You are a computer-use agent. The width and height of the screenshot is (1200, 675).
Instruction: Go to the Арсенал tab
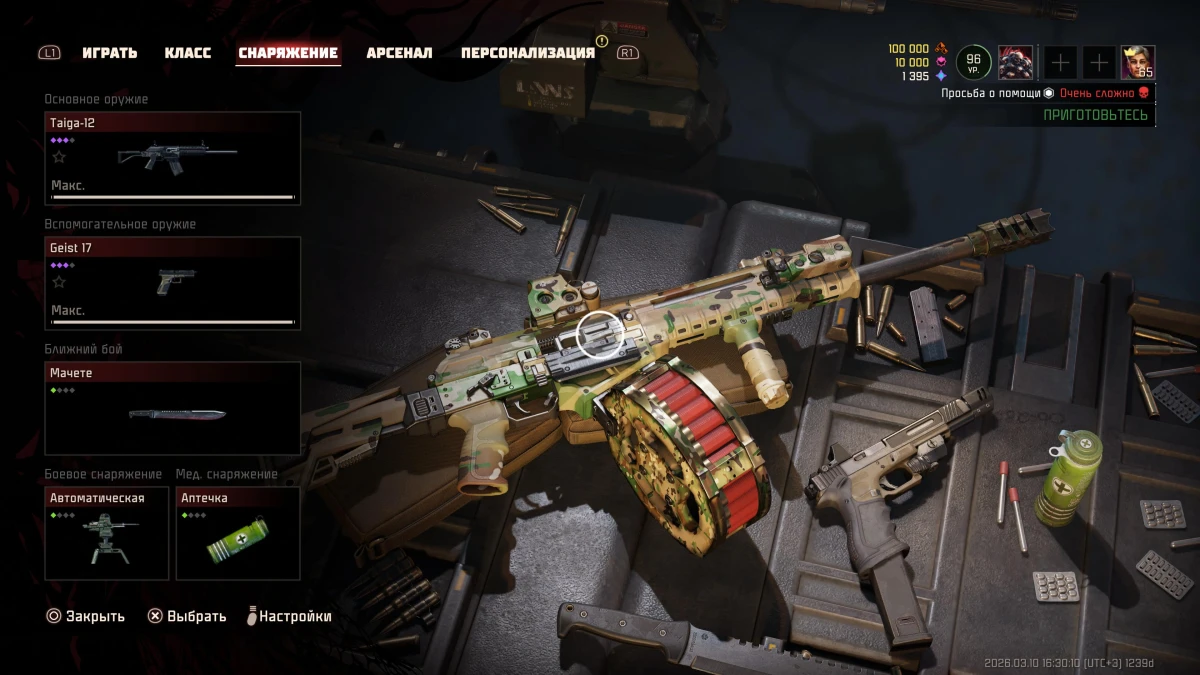[399, 53]
